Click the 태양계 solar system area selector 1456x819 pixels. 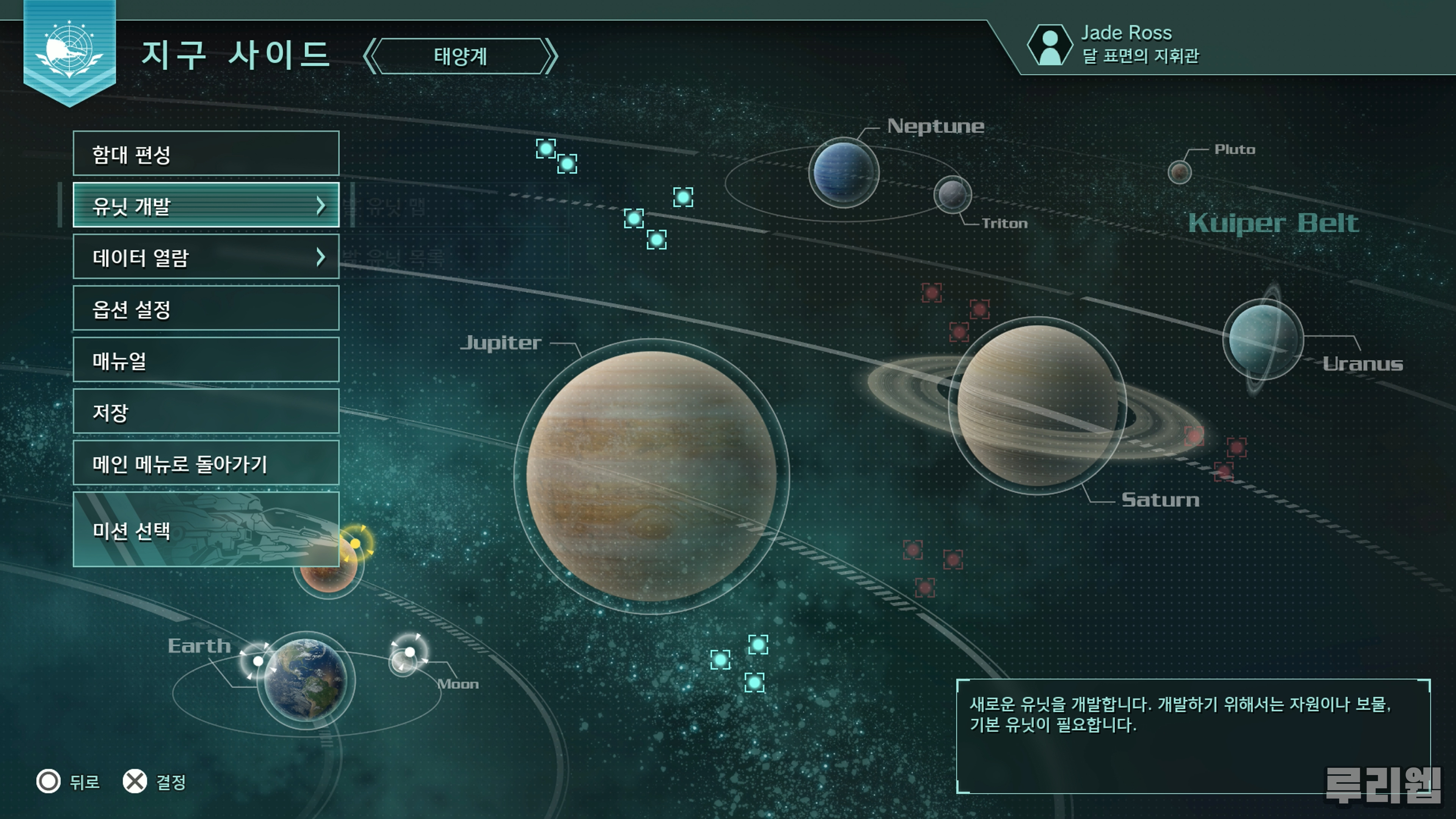(x=460, y=56)
